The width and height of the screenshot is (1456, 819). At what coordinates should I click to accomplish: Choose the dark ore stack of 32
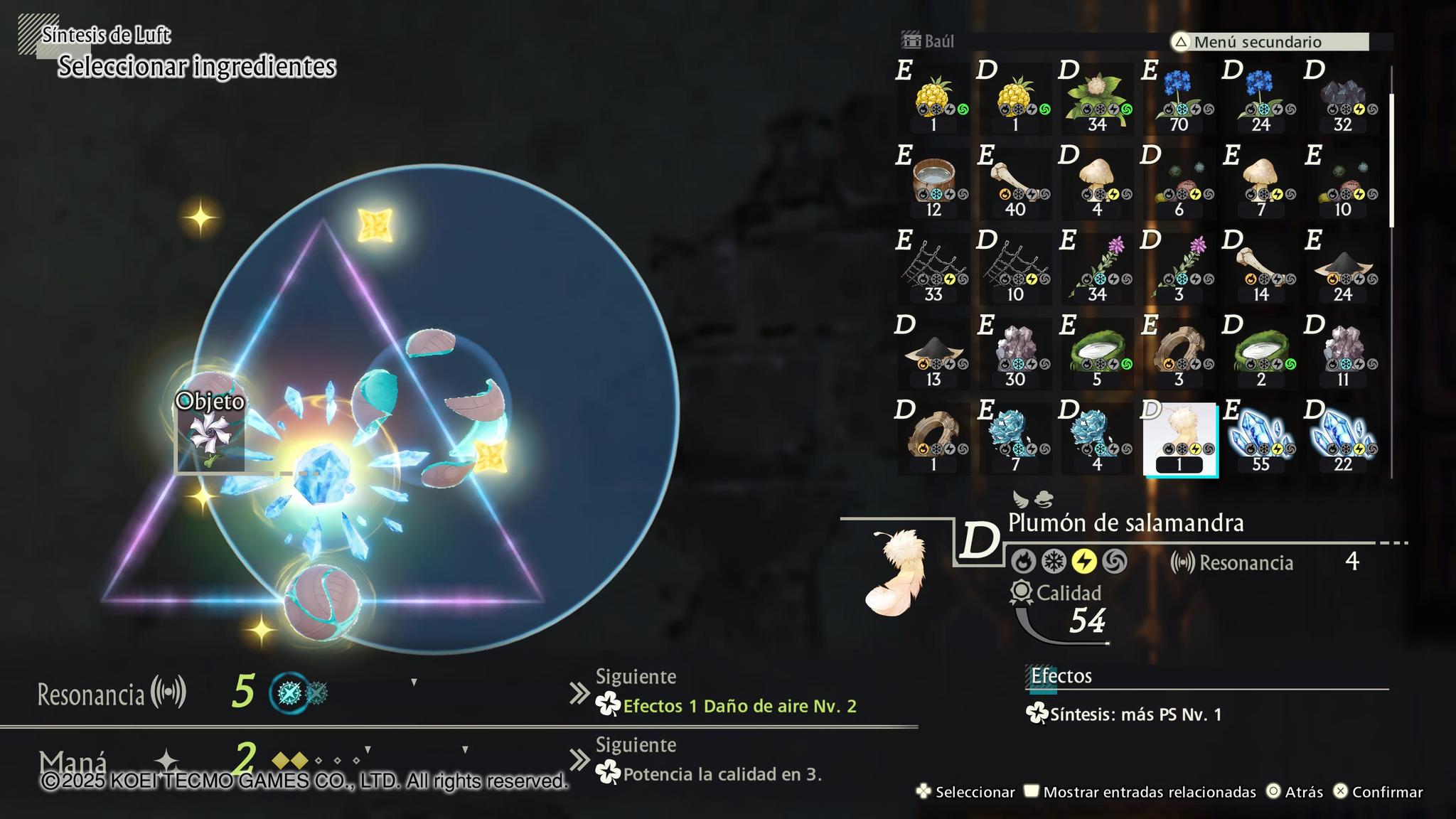pos(1342,99)
